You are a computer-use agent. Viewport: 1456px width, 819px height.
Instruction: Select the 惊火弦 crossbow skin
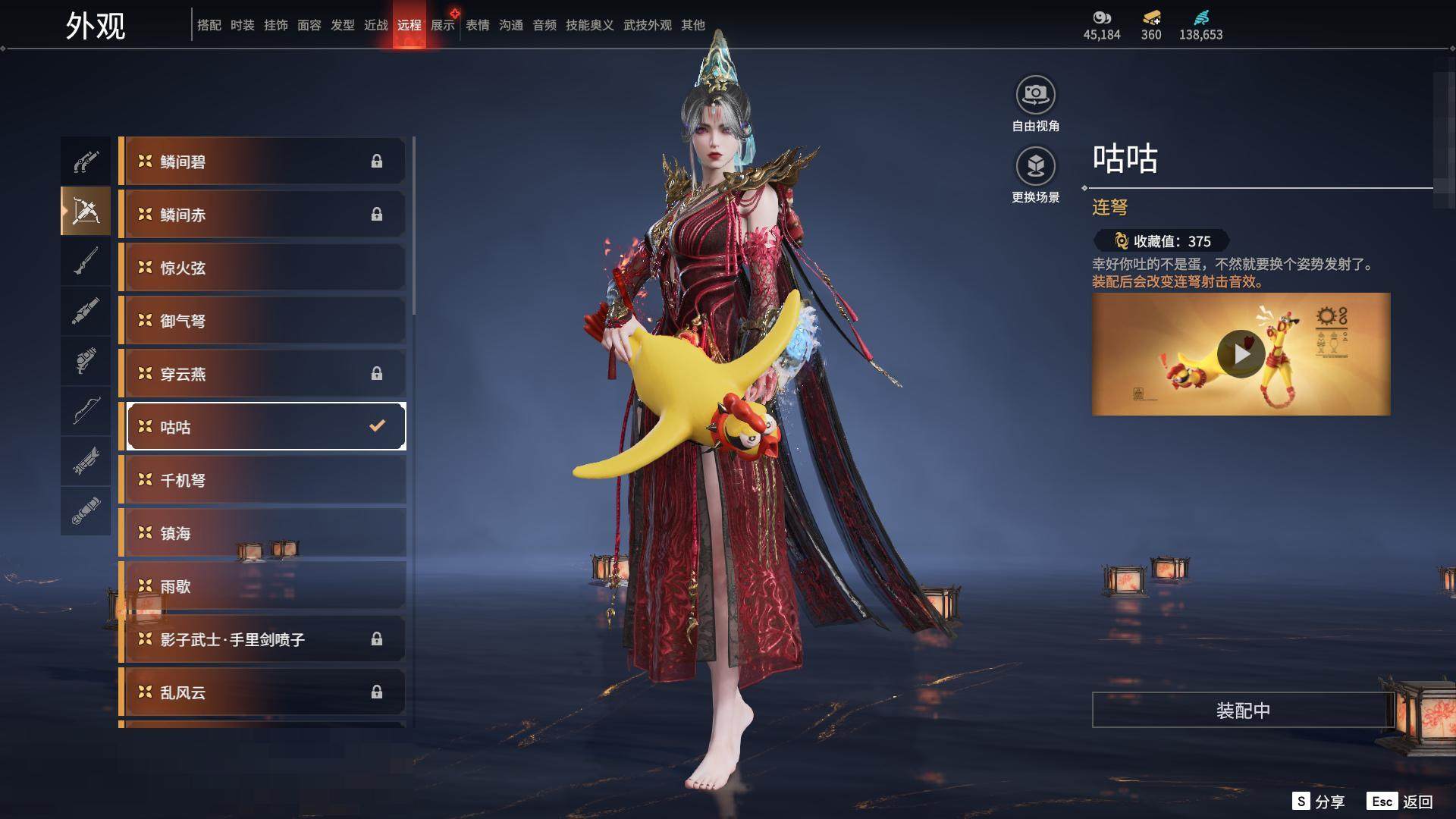point(262,268)
